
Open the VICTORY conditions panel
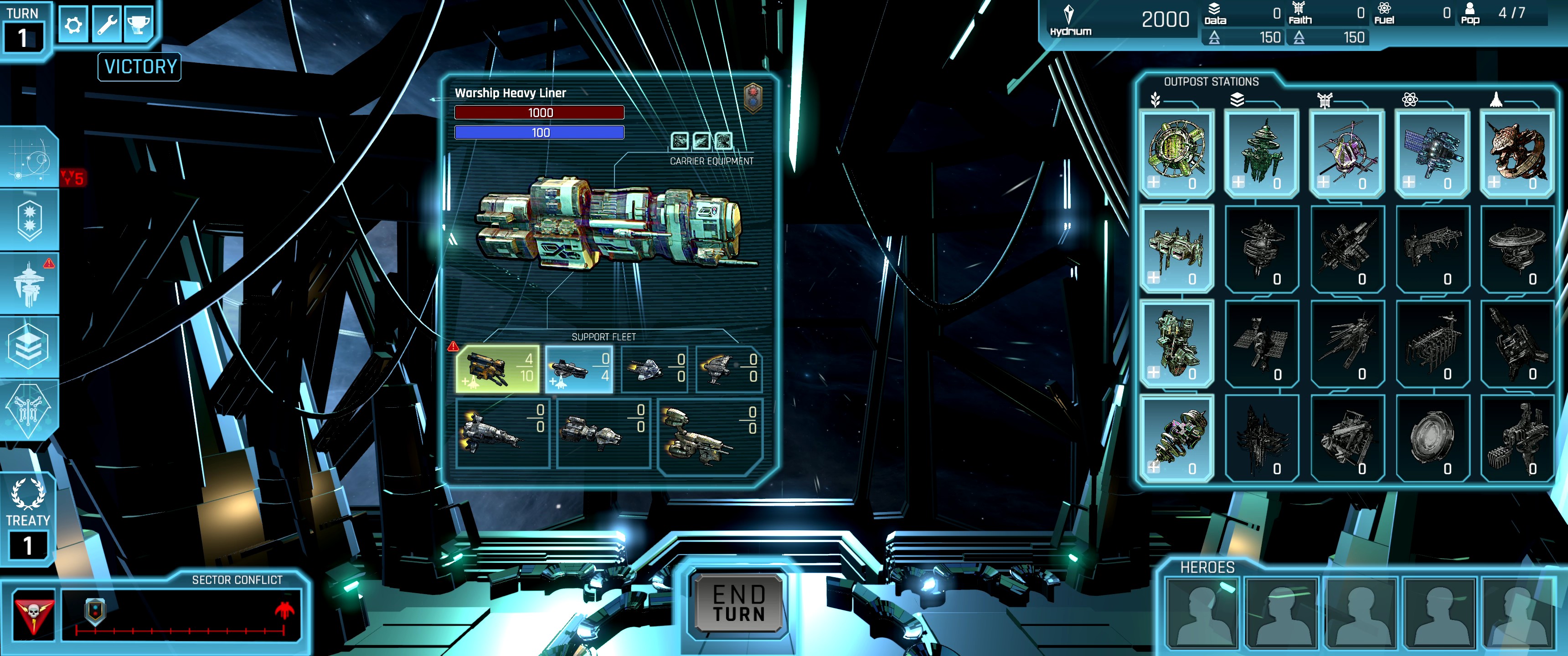tap(139, 67)
